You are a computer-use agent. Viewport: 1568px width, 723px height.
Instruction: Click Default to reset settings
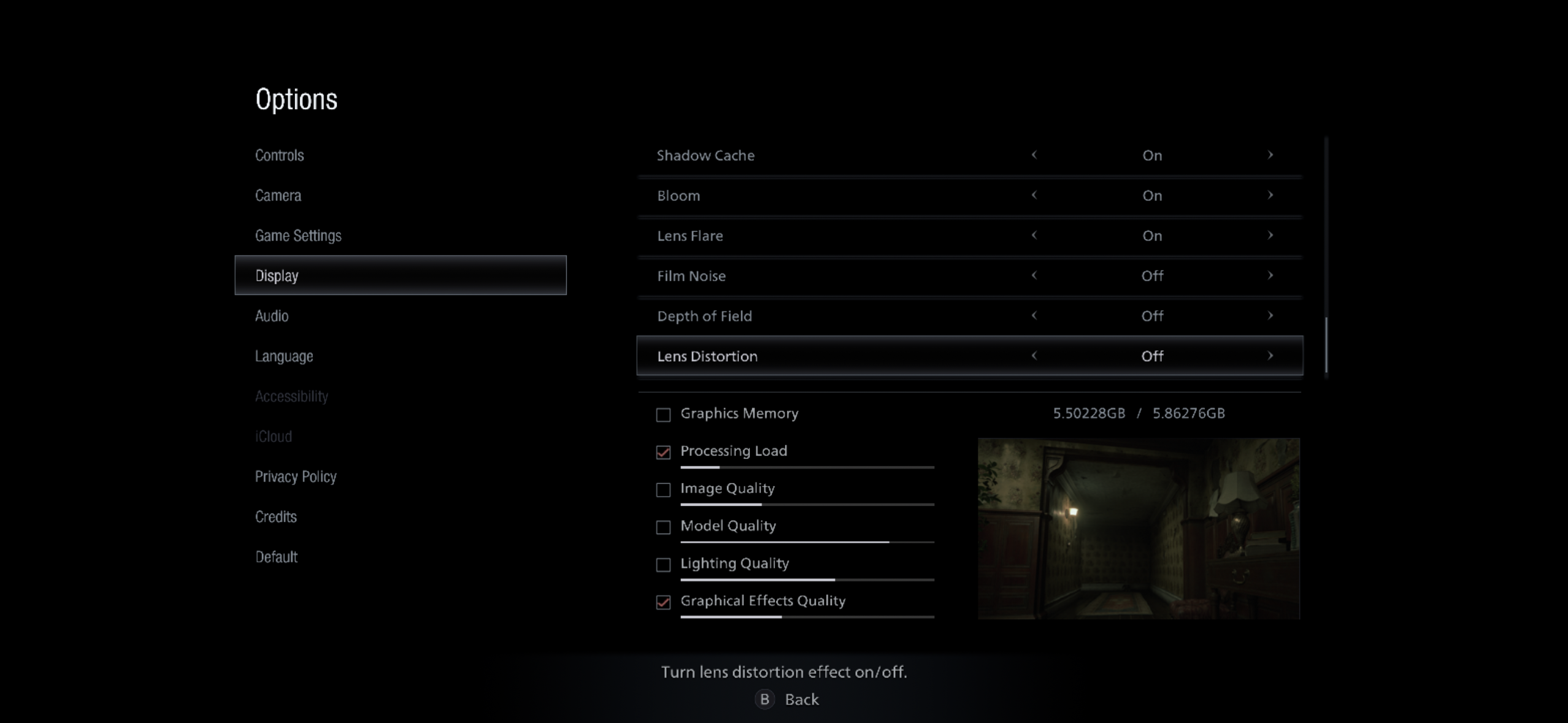coord(276,556)
